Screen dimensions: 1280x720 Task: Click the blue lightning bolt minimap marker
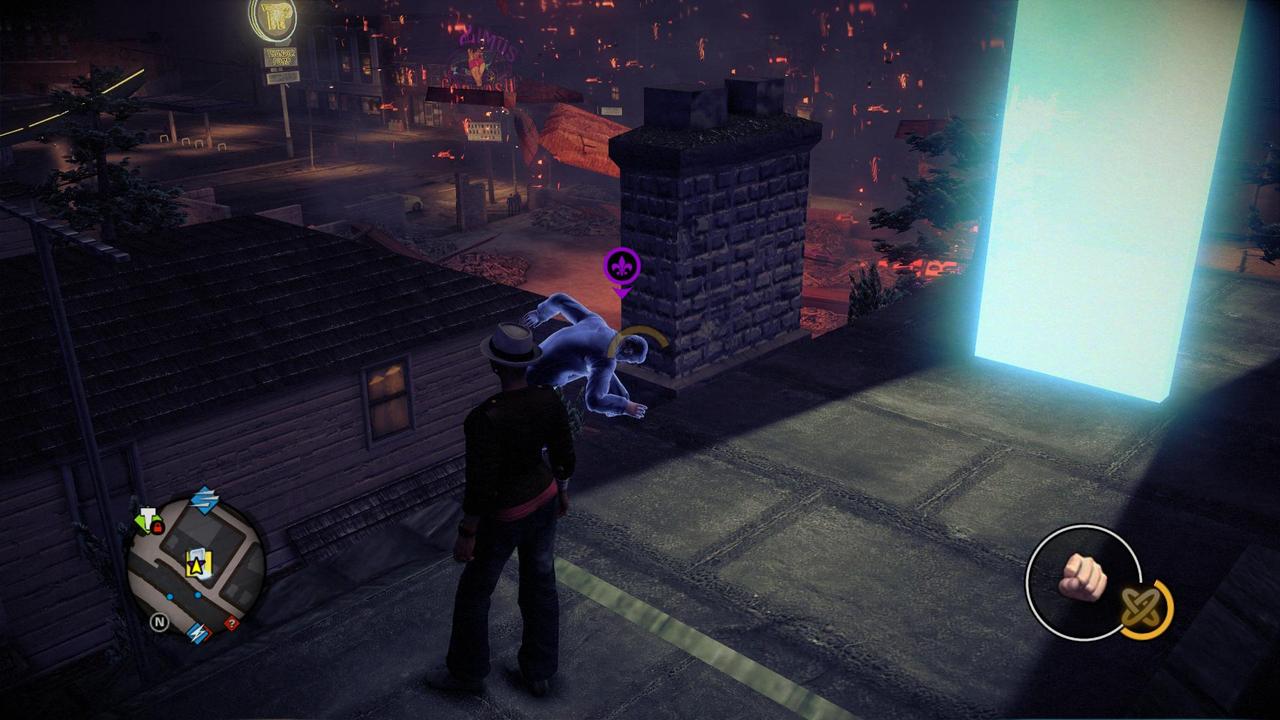pos(197,631)
